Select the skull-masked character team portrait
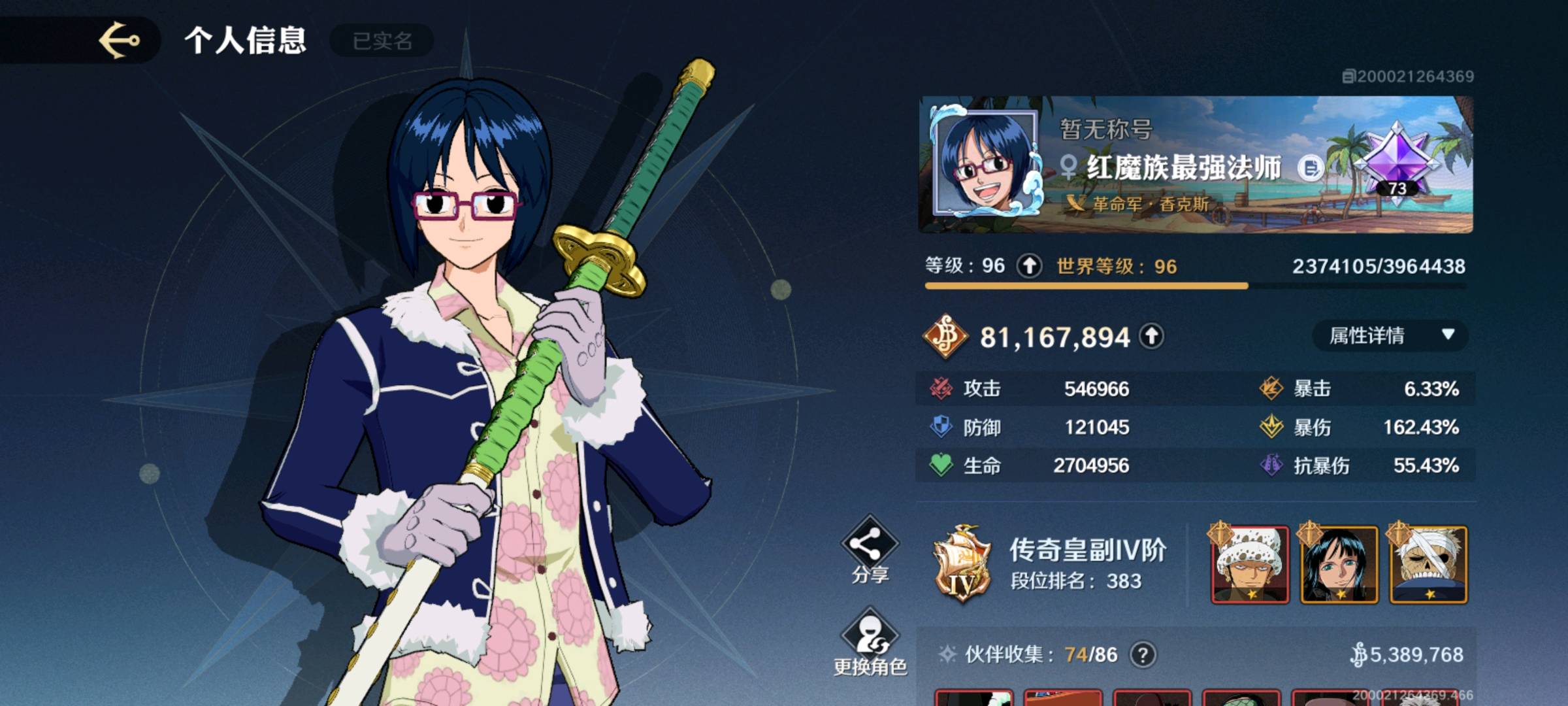Screen dimensions: 1568x706 point(1428,565)
